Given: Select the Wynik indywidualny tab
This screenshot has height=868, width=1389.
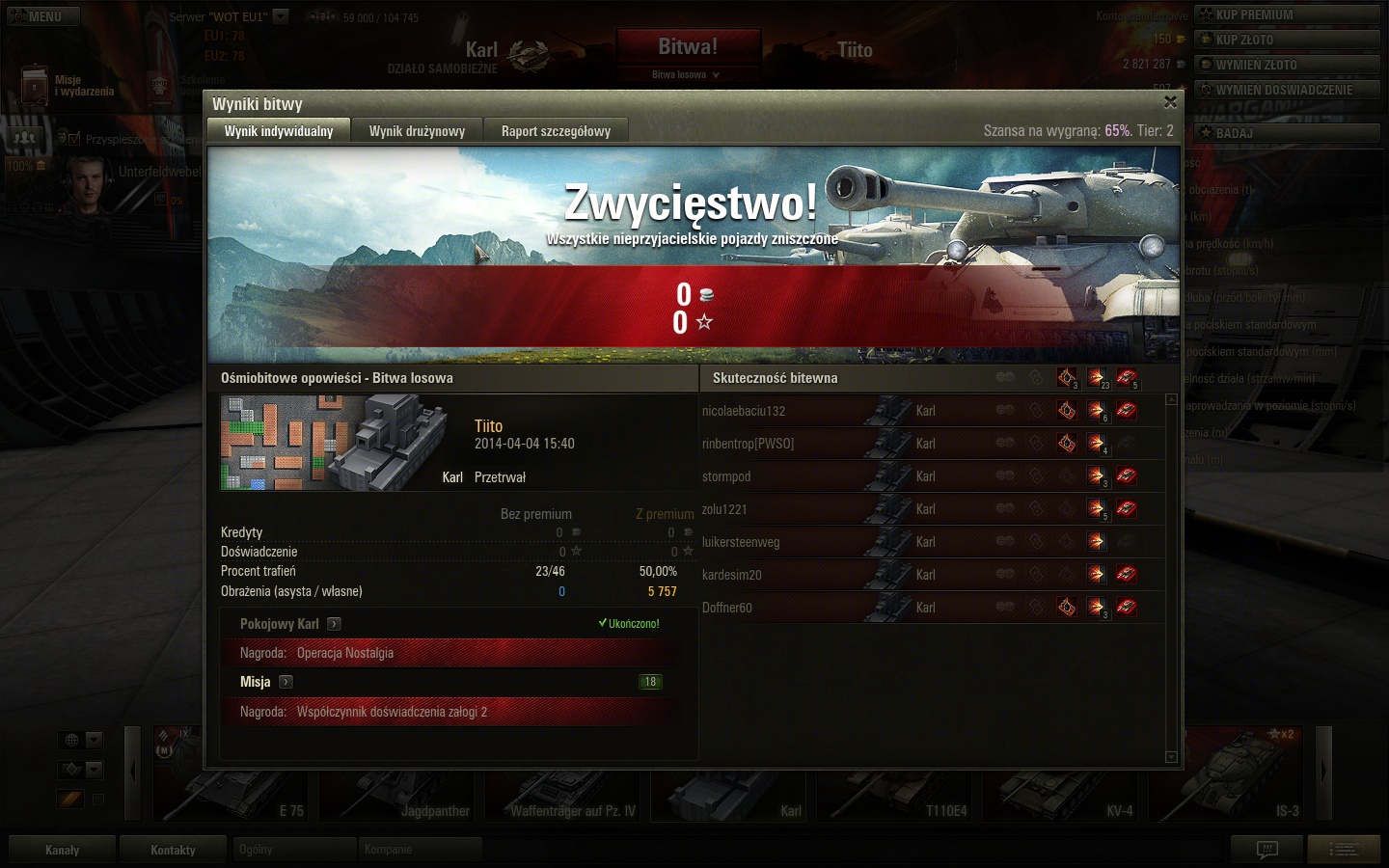Looking at the screenshot, I should pos(279,131).
